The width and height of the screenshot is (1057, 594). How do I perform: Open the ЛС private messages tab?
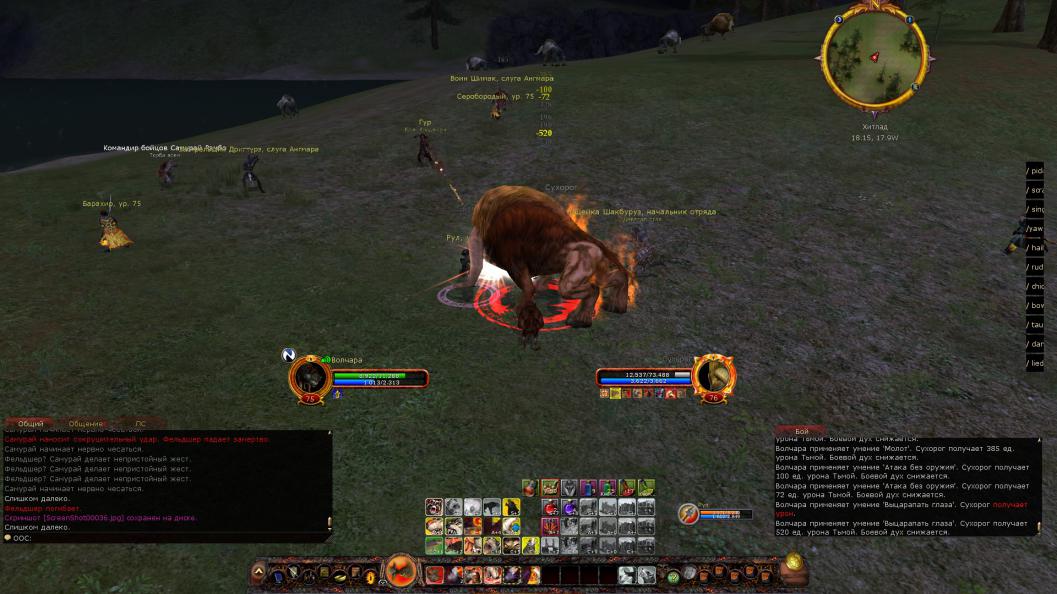(x=140, y=424)
